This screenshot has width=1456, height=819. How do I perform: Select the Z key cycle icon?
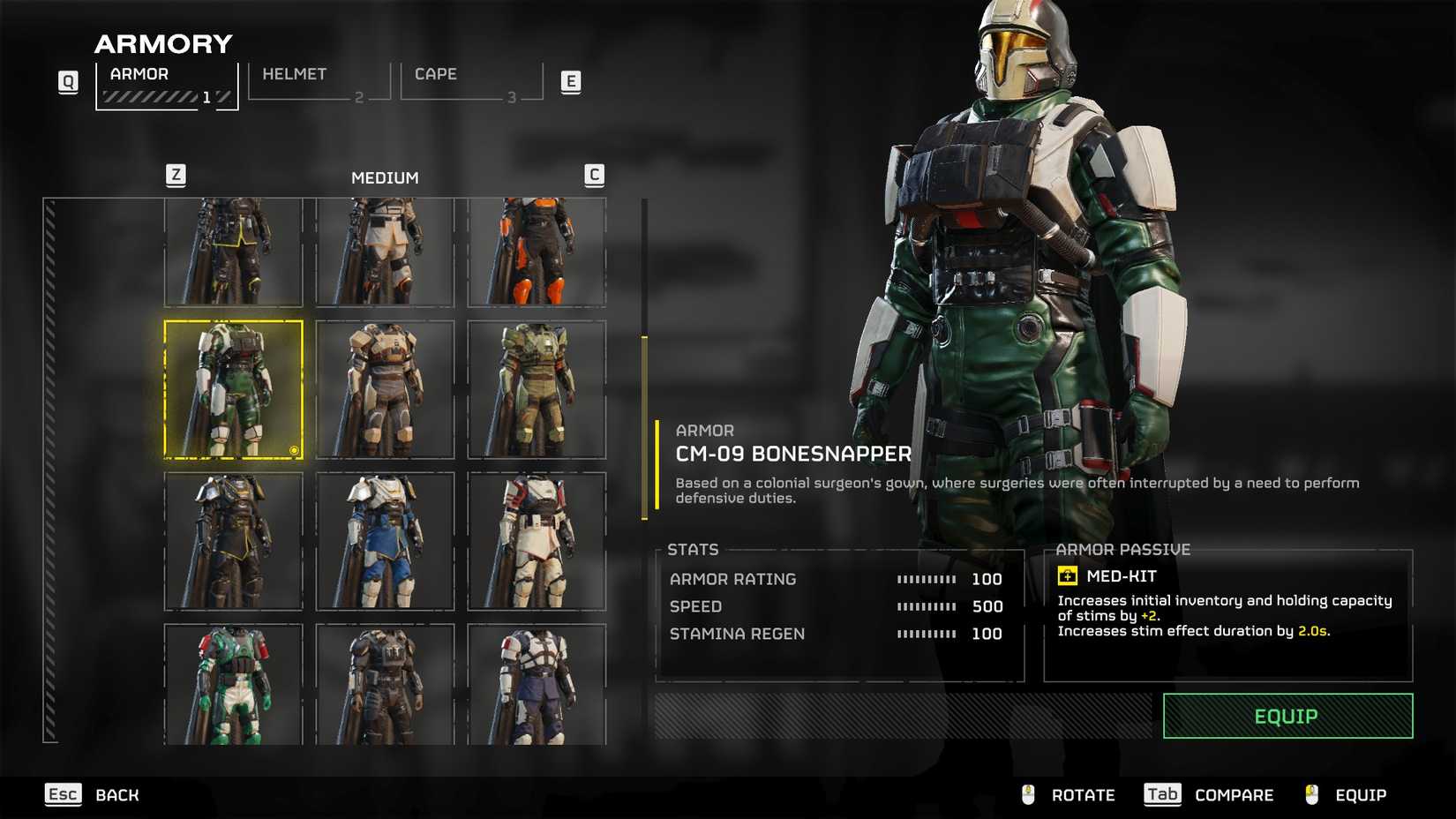(x=176, y=175)
